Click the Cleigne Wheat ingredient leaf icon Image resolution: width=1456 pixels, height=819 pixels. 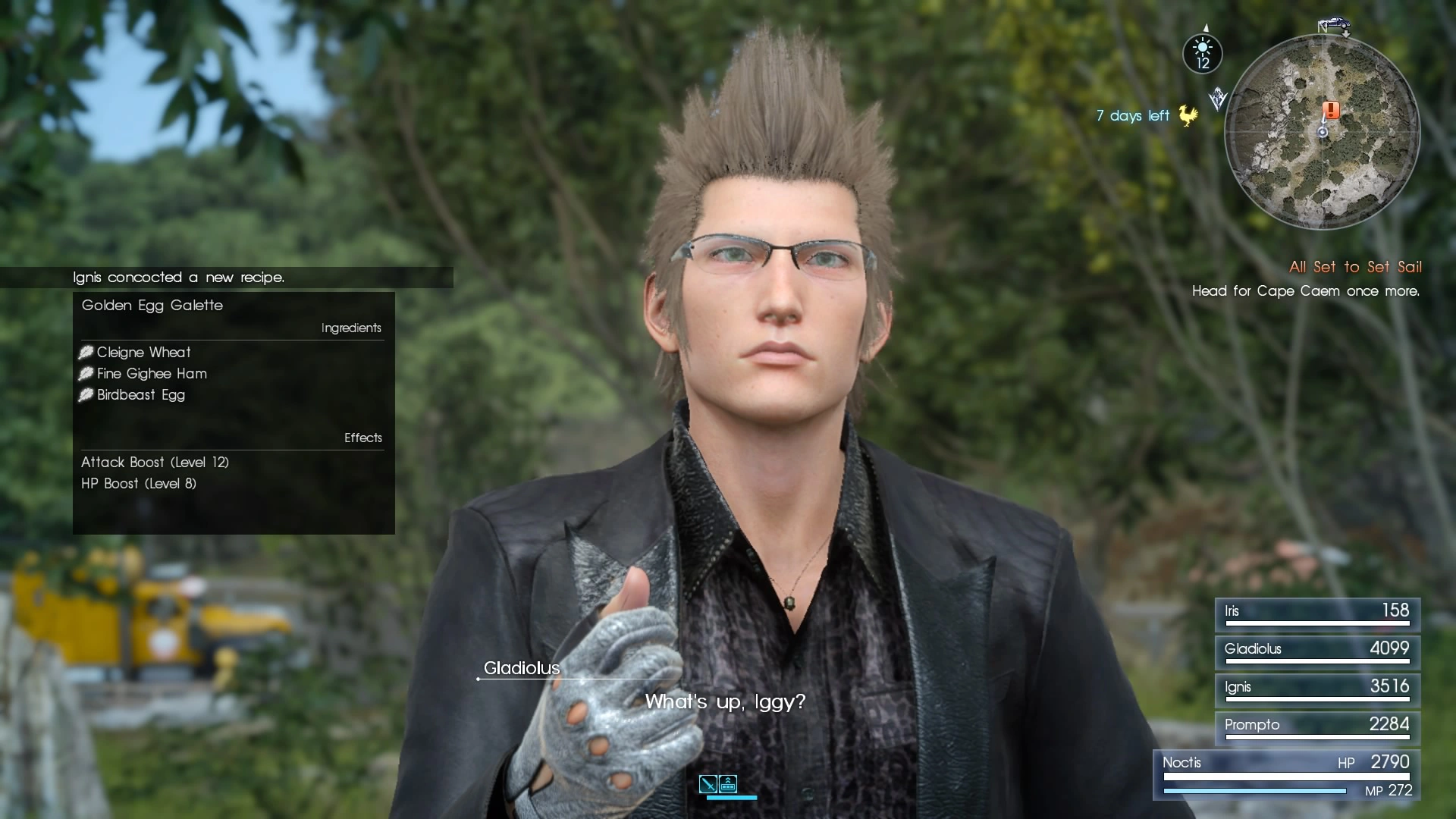click(86, 352)
